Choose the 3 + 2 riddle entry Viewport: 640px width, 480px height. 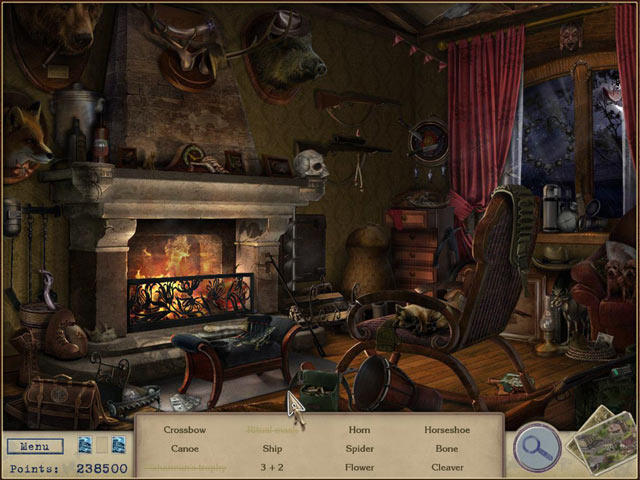click(272, 467)
